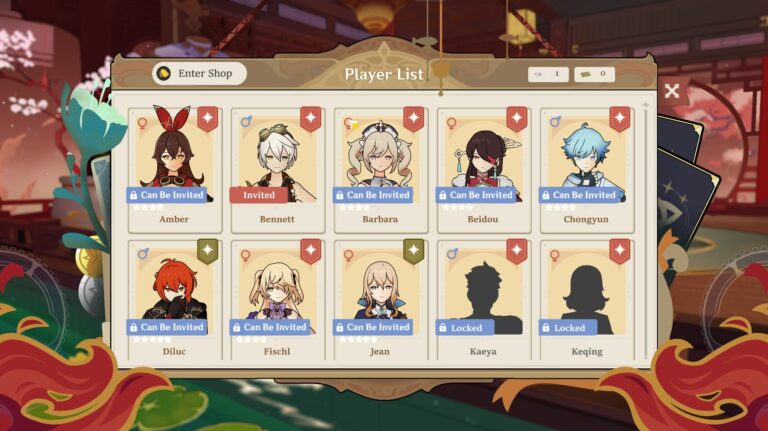Select Diluc's player card
Screen dimensions: 768x431
[x=175, y=299]
